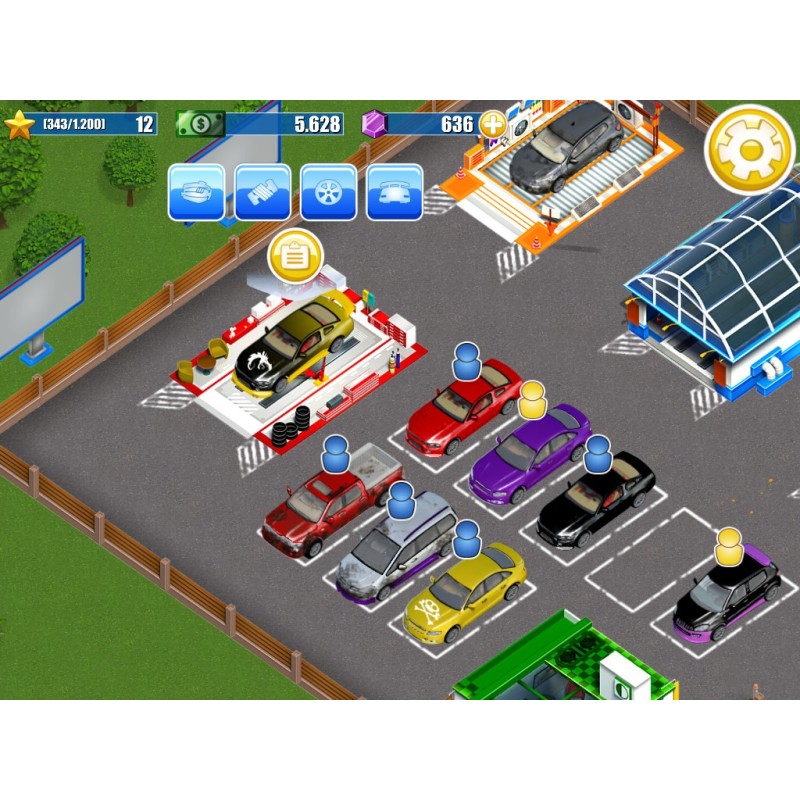Open the engine parts shop button

click(196, 192)
